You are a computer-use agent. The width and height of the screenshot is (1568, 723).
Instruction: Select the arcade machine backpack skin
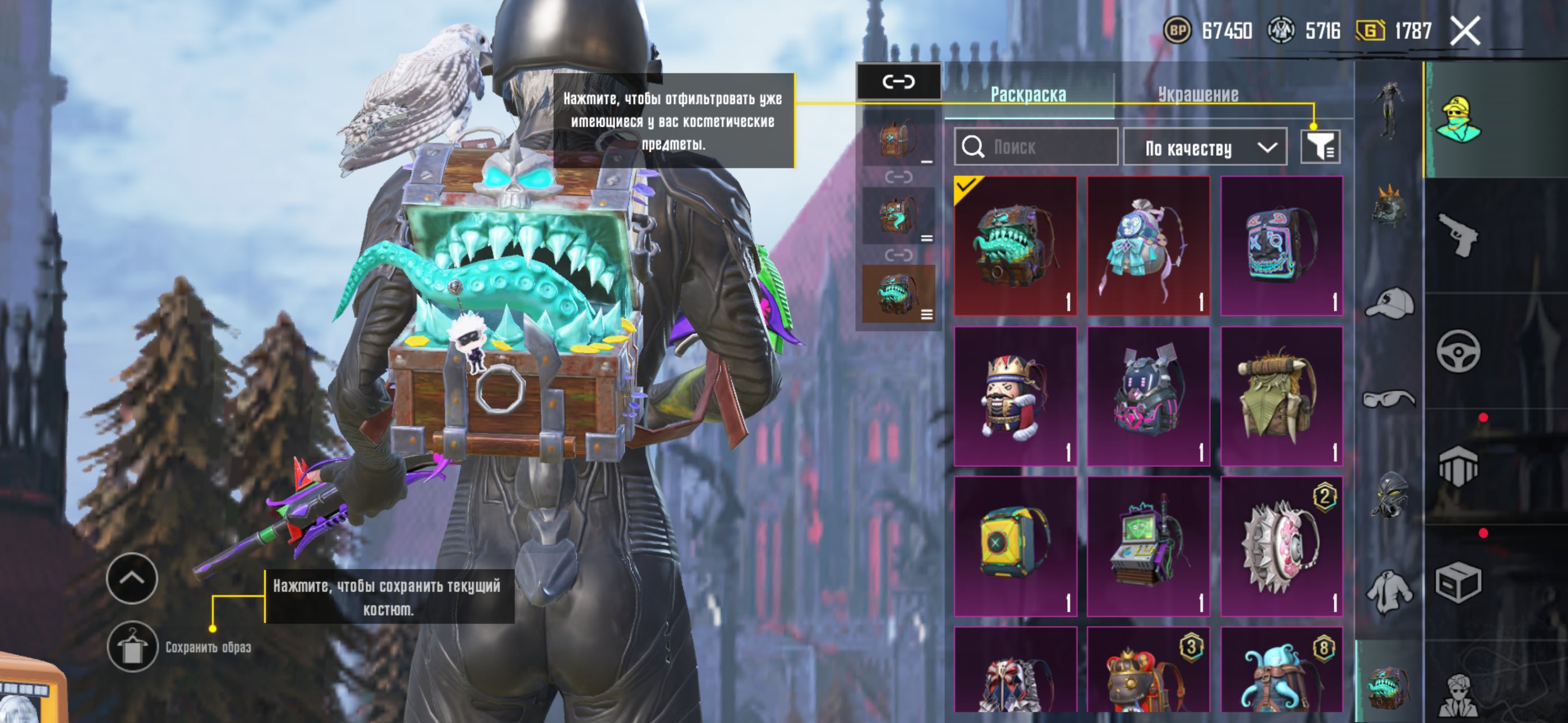tap(1148, 546)
